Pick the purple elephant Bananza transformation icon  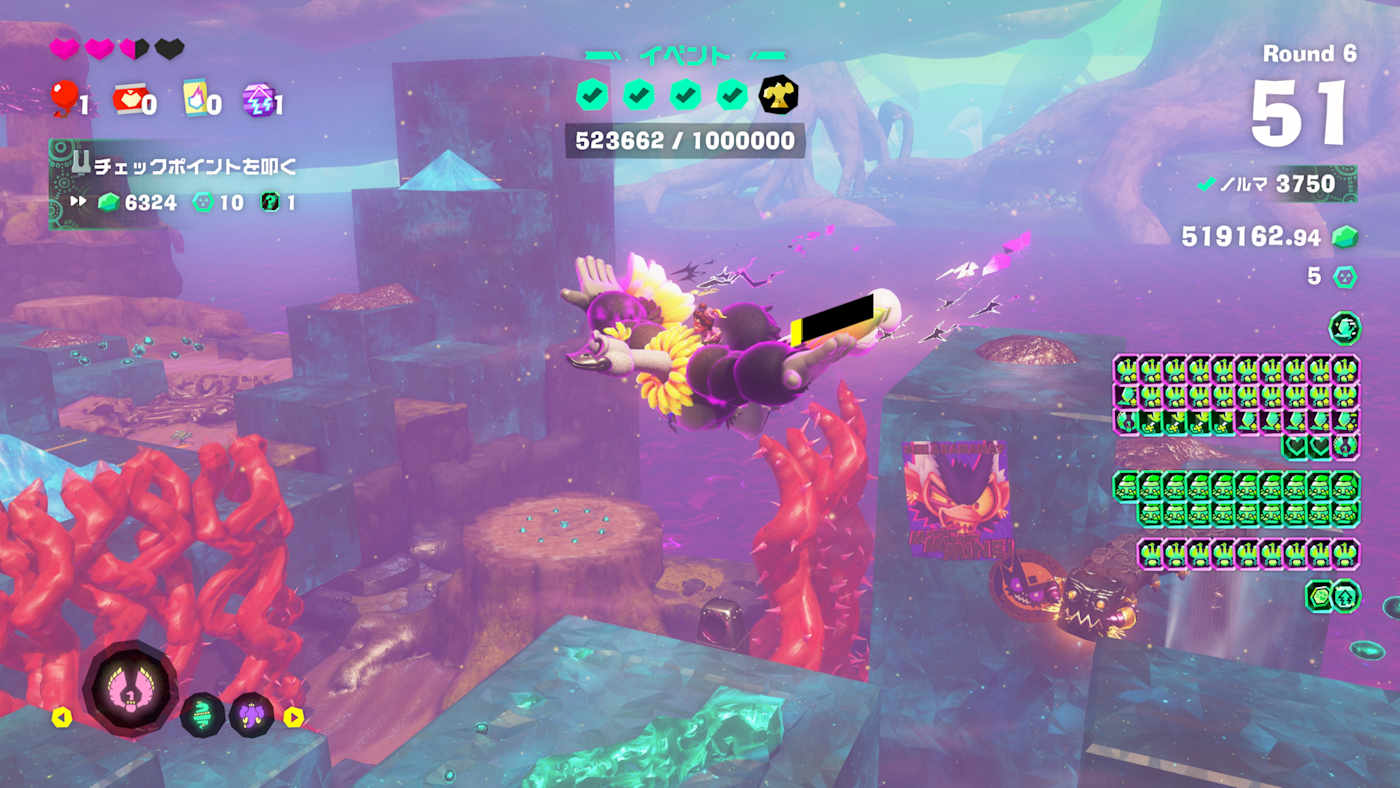250,715
